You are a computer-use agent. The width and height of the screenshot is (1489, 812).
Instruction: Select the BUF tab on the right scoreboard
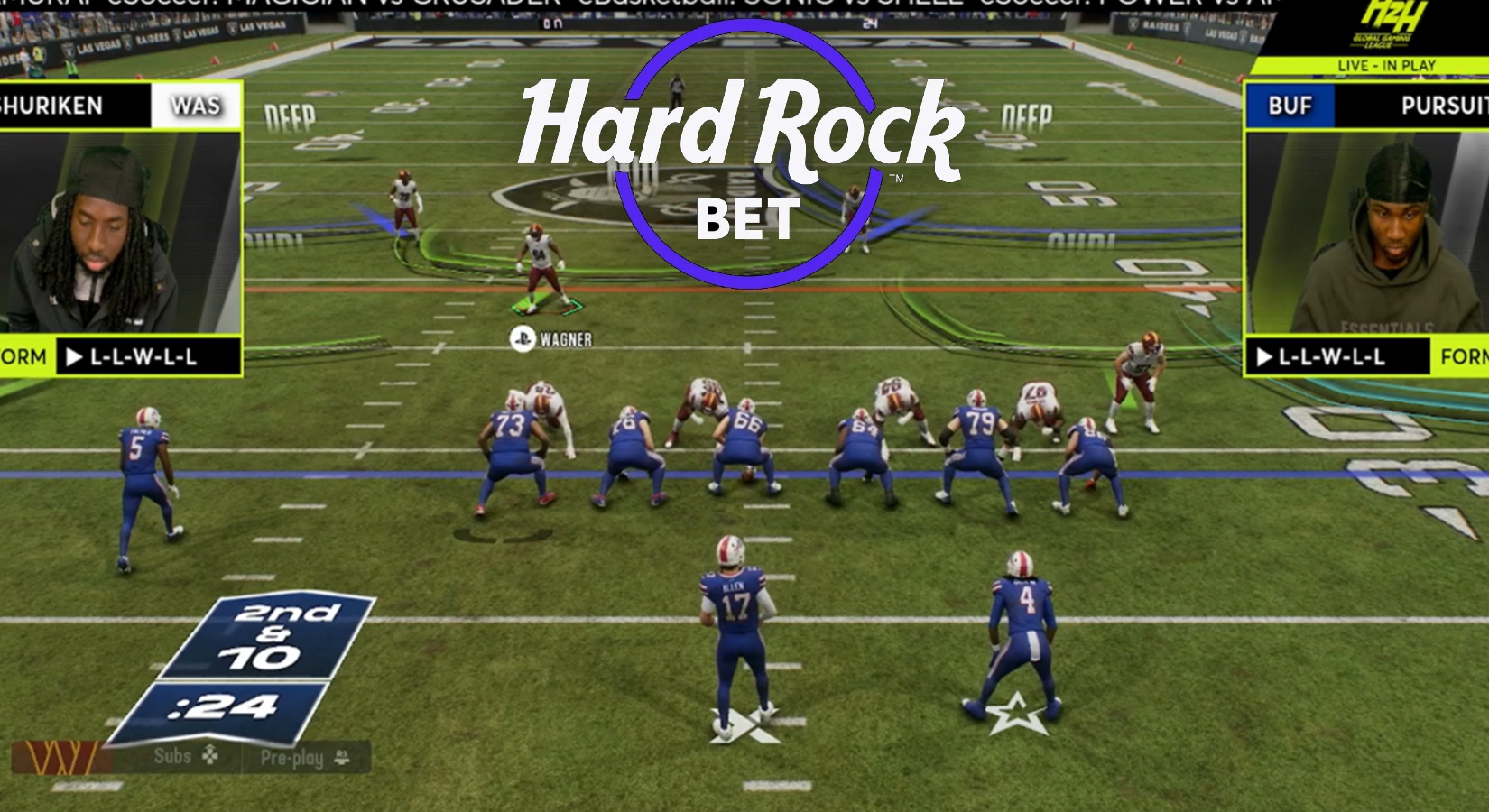[1288, 106]
